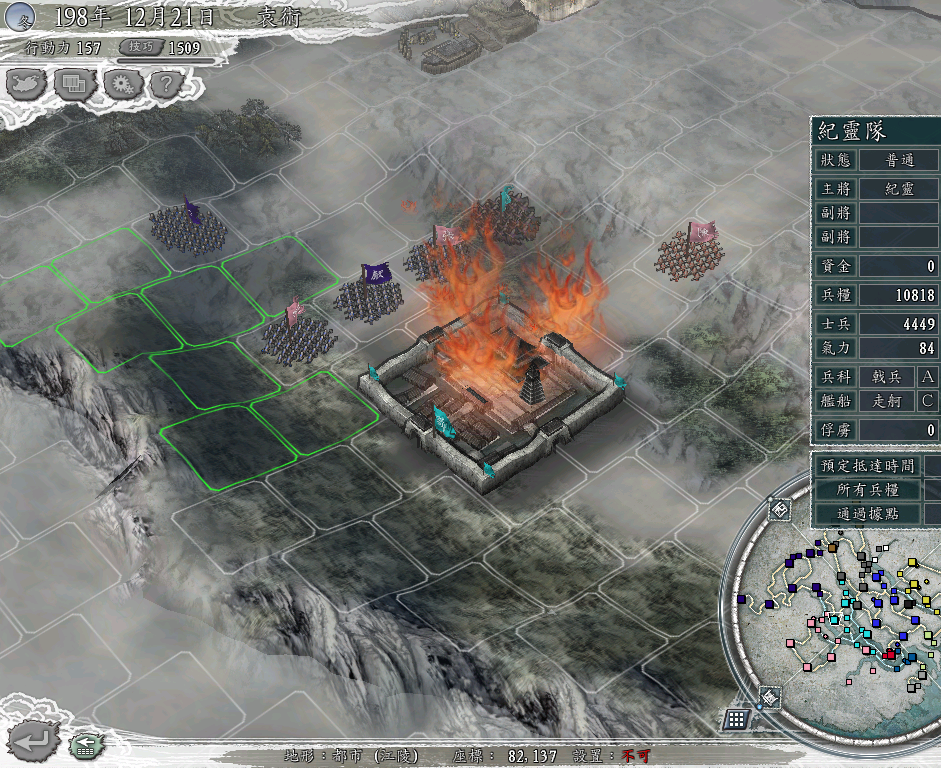This screenshot has height=768, width=941.
Task: Click the 兵科 戟兵 troop type entry
Action: pos(886,377)
